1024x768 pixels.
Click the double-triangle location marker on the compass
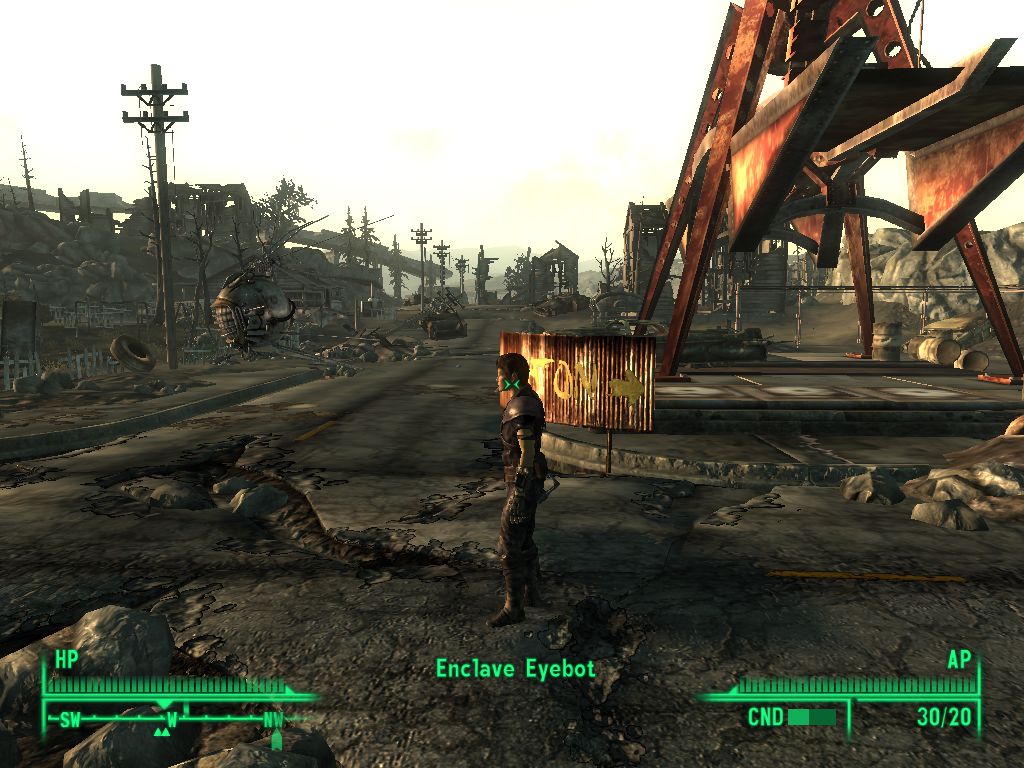[x=161, y=732]
